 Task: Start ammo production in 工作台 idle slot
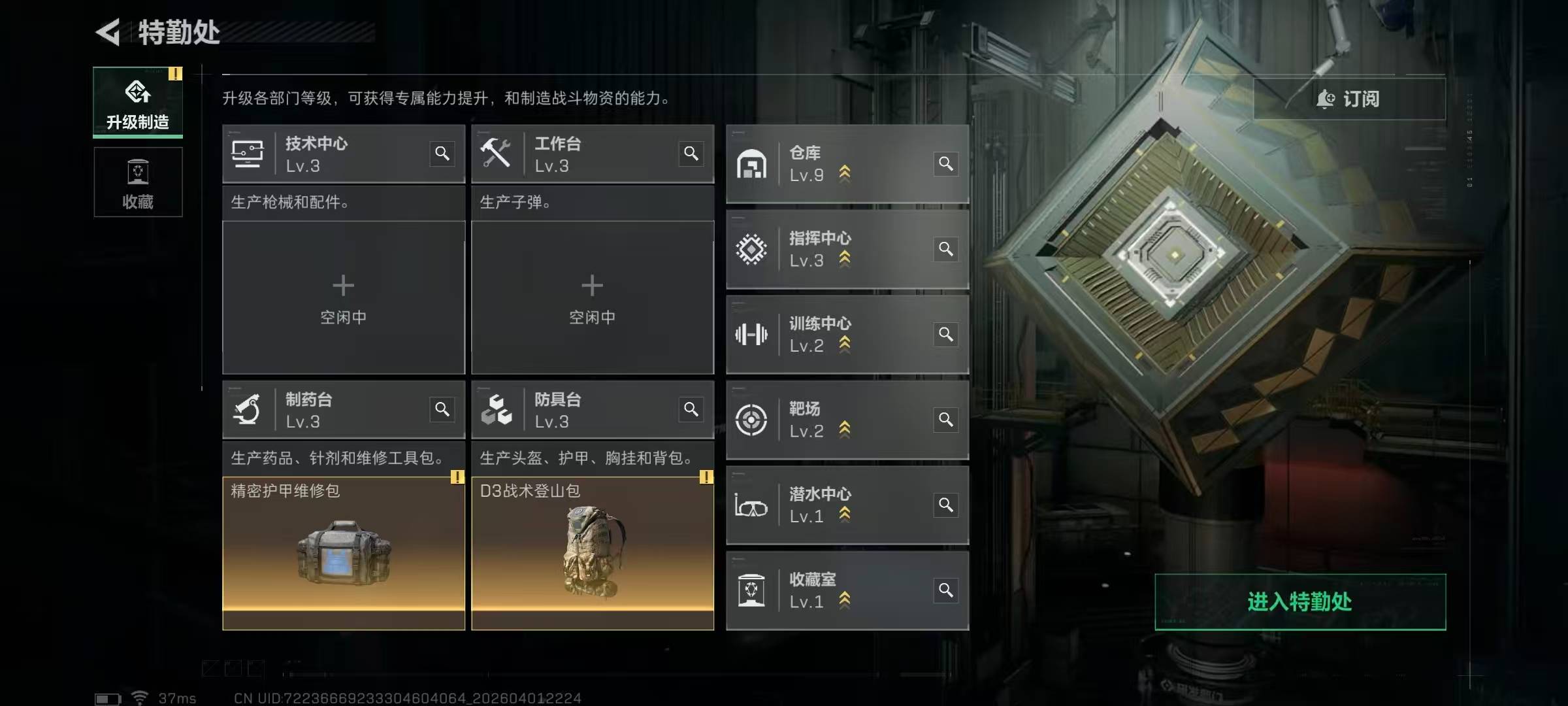pyautogui.click(x=592, y=297)
